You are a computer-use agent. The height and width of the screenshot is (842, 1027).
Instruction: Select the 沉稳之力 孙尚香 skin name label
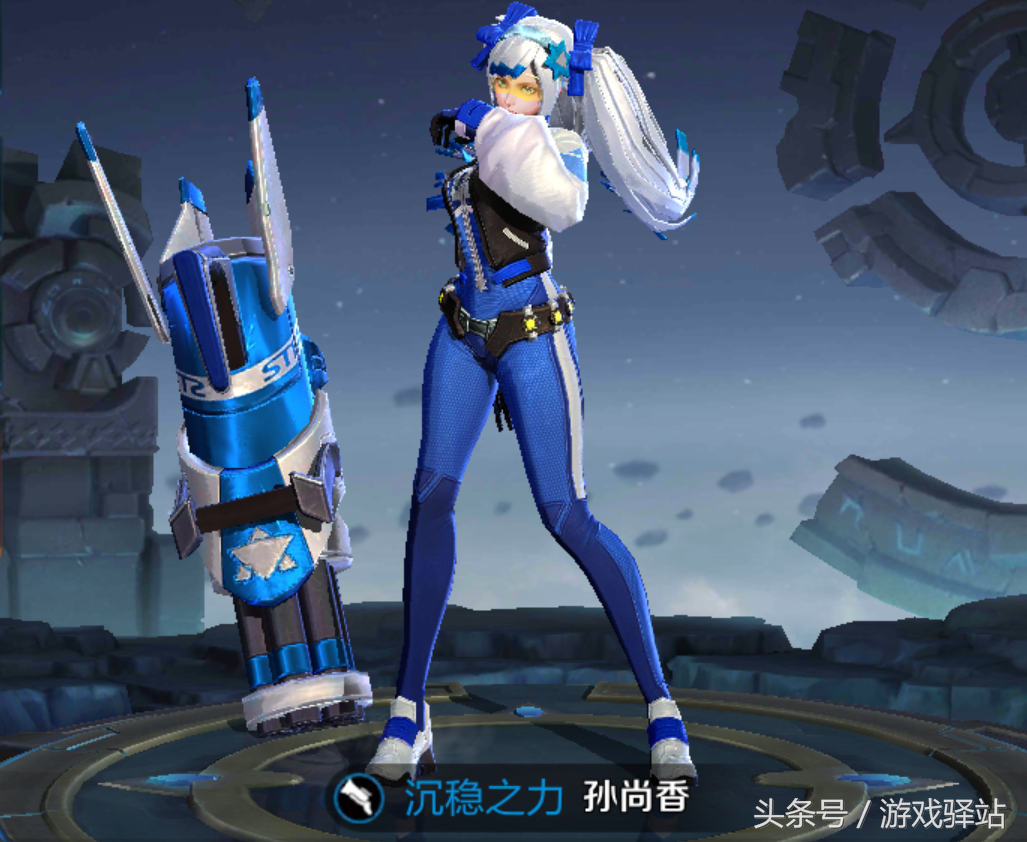(547, 800)
